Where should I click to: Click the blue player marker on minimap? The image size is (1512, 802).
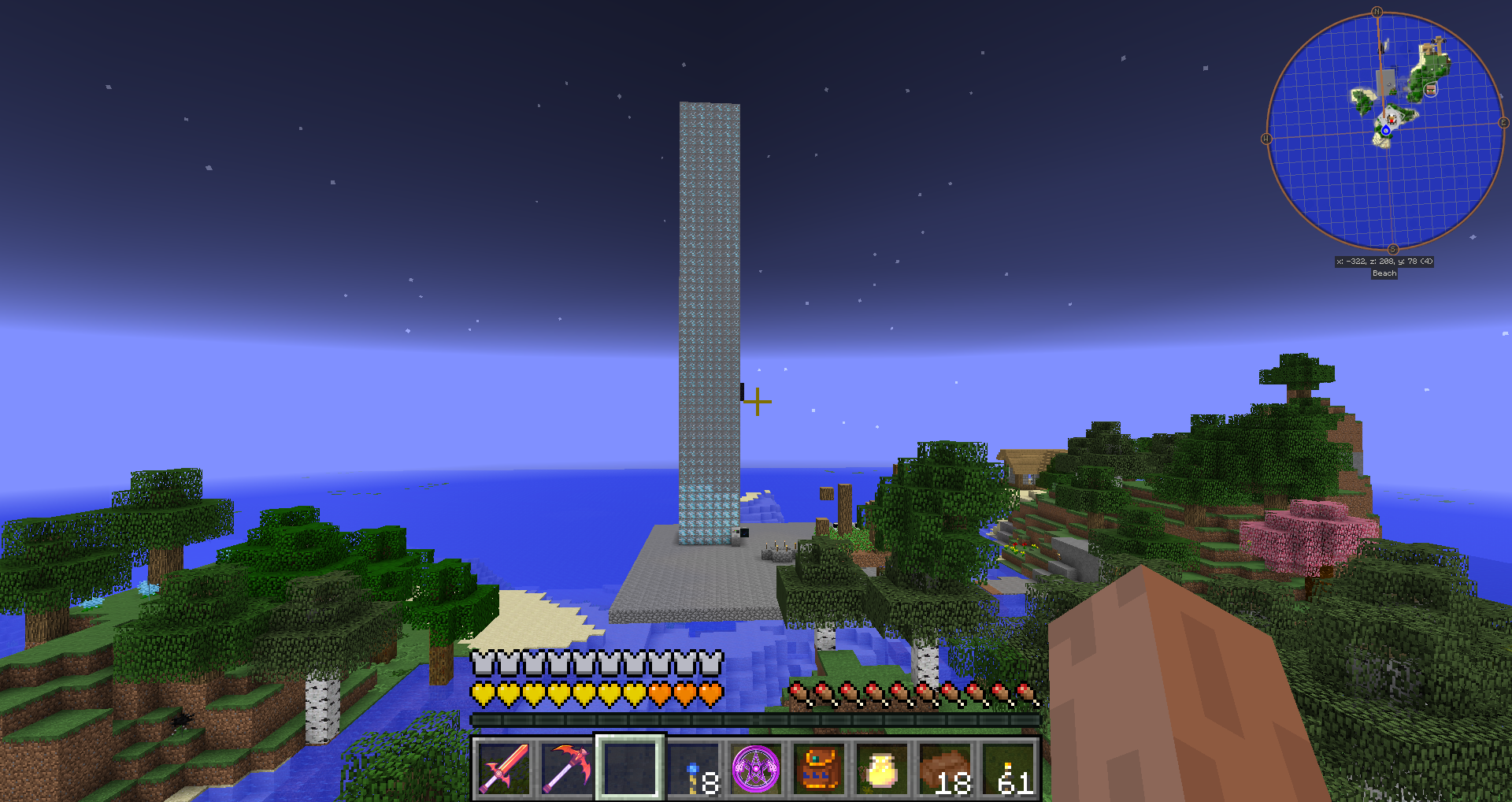tap(1385, 130)
